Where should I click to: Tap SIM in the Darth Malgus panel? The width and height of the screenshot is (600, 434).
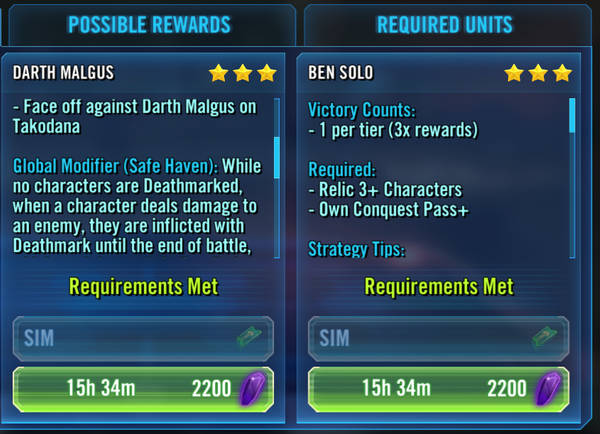[147, 337]
